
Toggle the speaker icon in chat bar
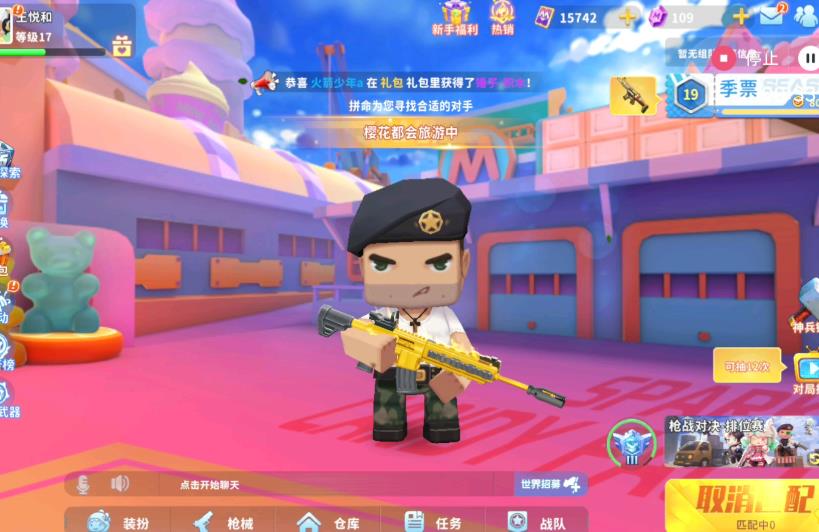pos(120,484)
